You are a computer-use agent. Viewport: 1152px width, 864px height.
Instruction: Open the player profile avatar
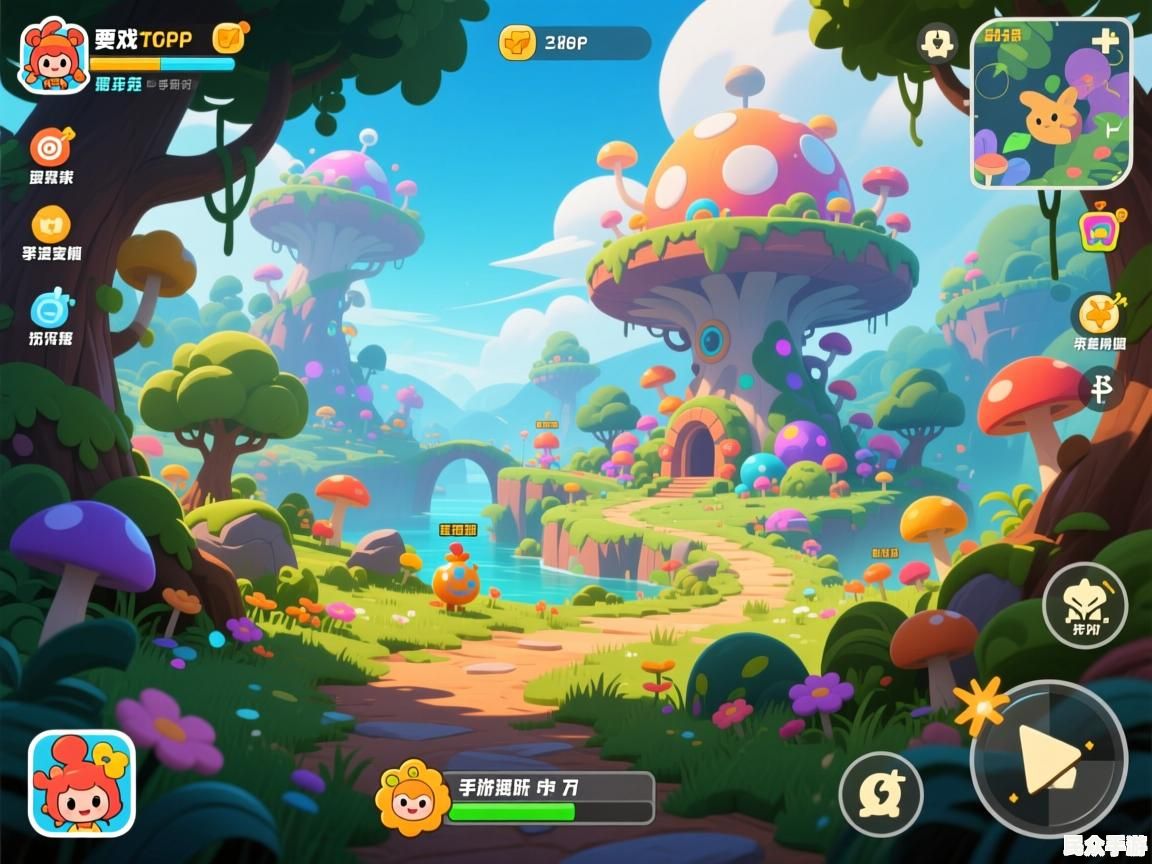54,56
